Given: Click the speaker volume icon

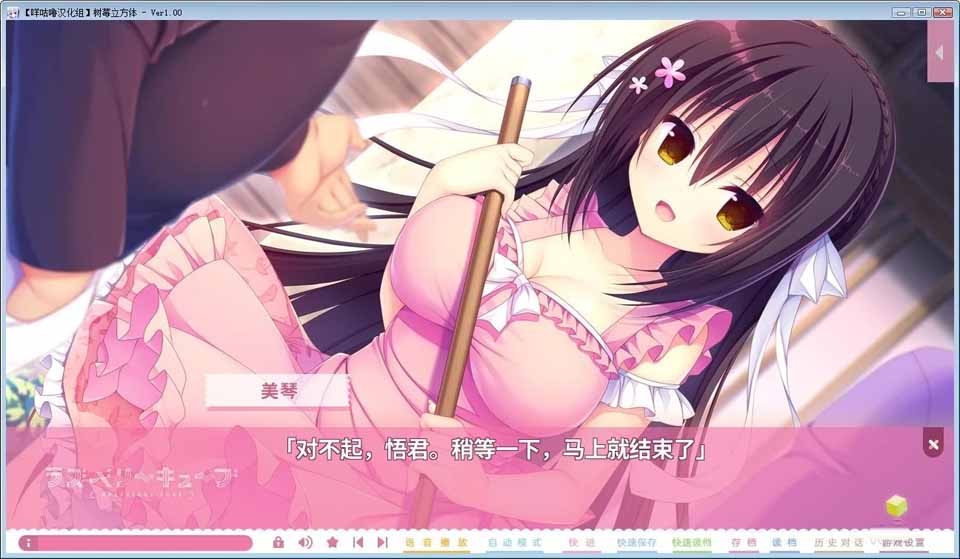Looking at the screenshot, I should (x=306, y=542).
